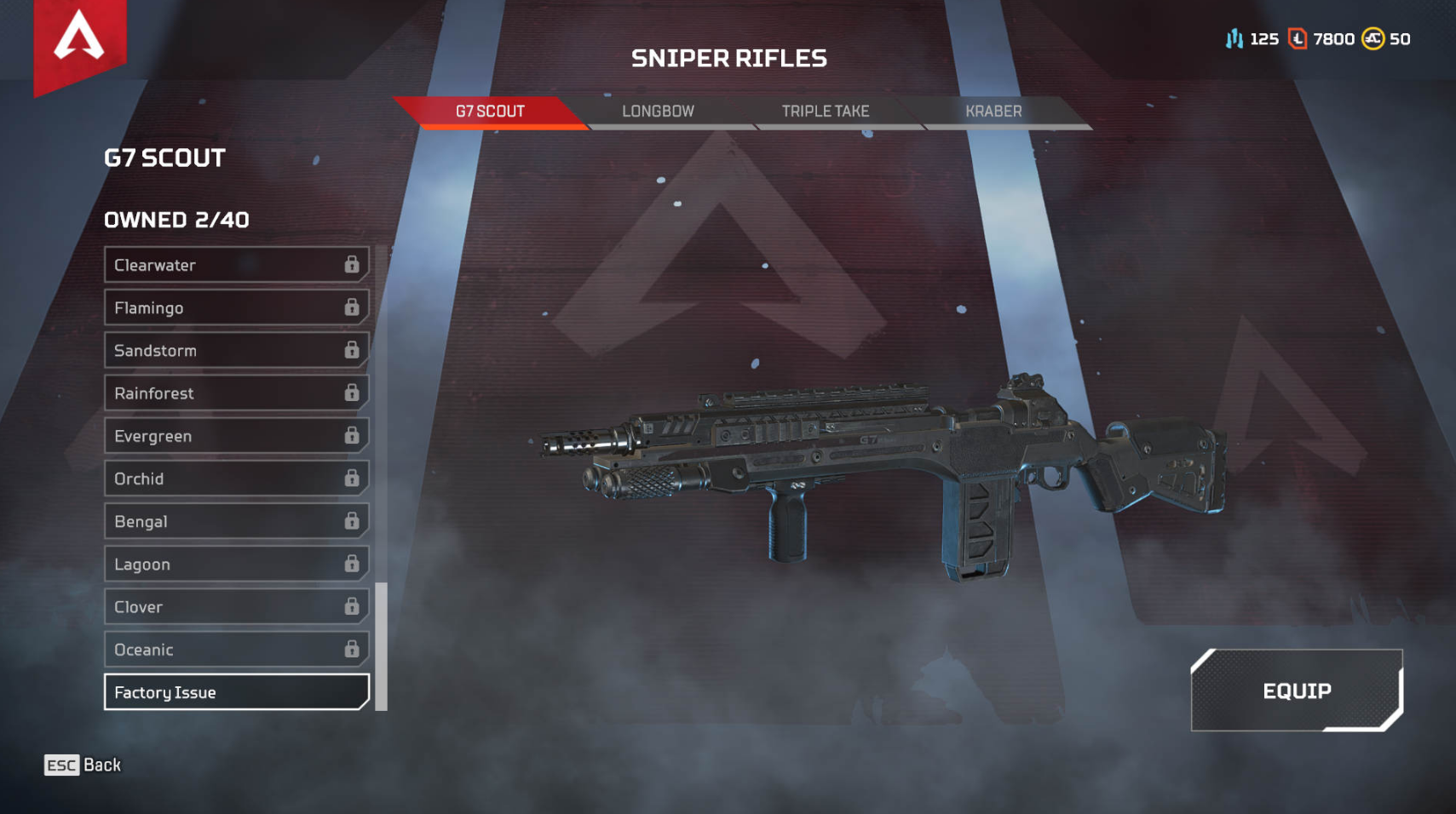This screenshot has height=814, width=1456.
Task: Choose the Flamingo skin
Action: tap(236, 307)
